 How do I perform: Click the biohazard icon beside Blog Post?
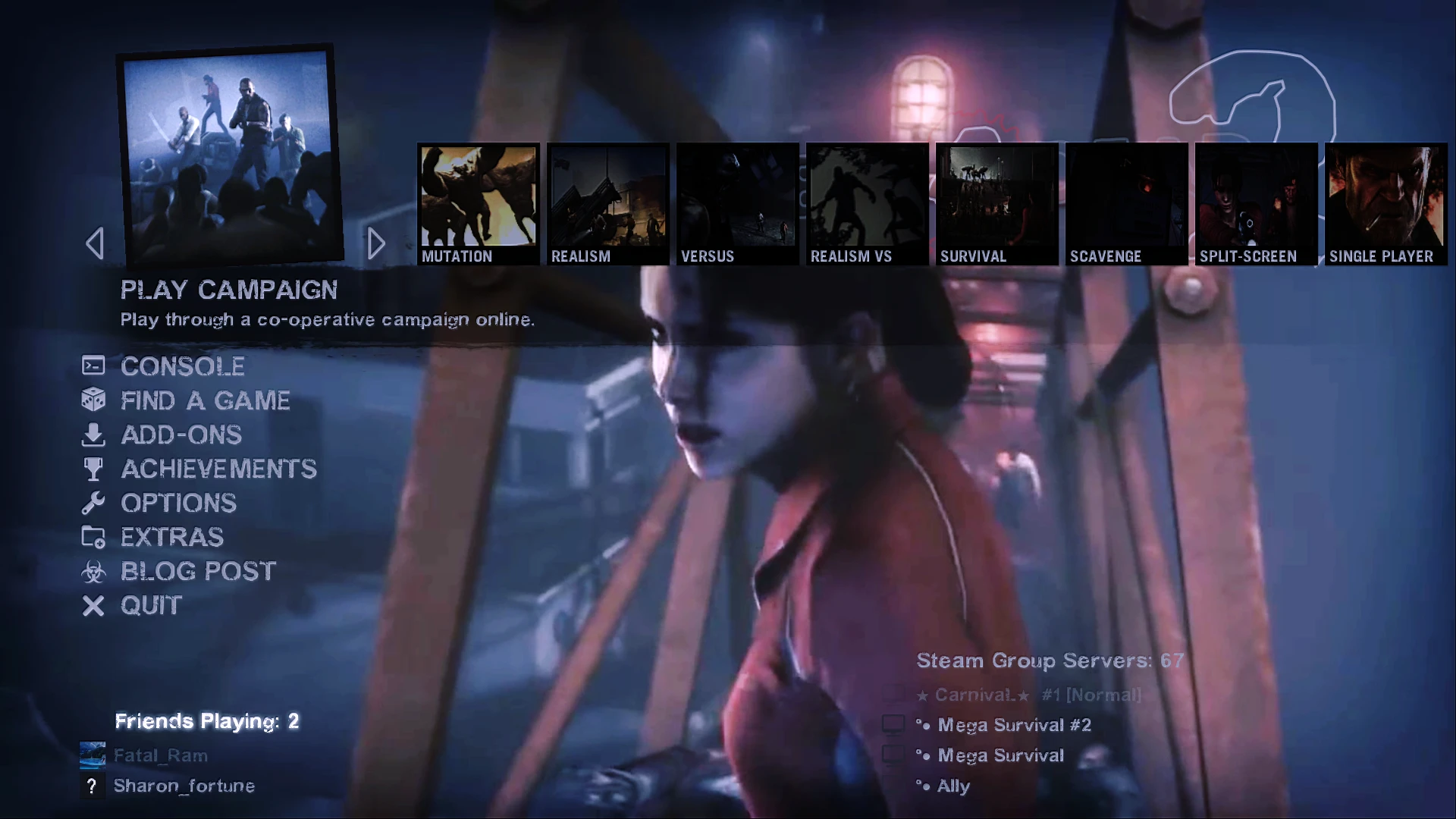pyautogui.click(x=93, y=571)
